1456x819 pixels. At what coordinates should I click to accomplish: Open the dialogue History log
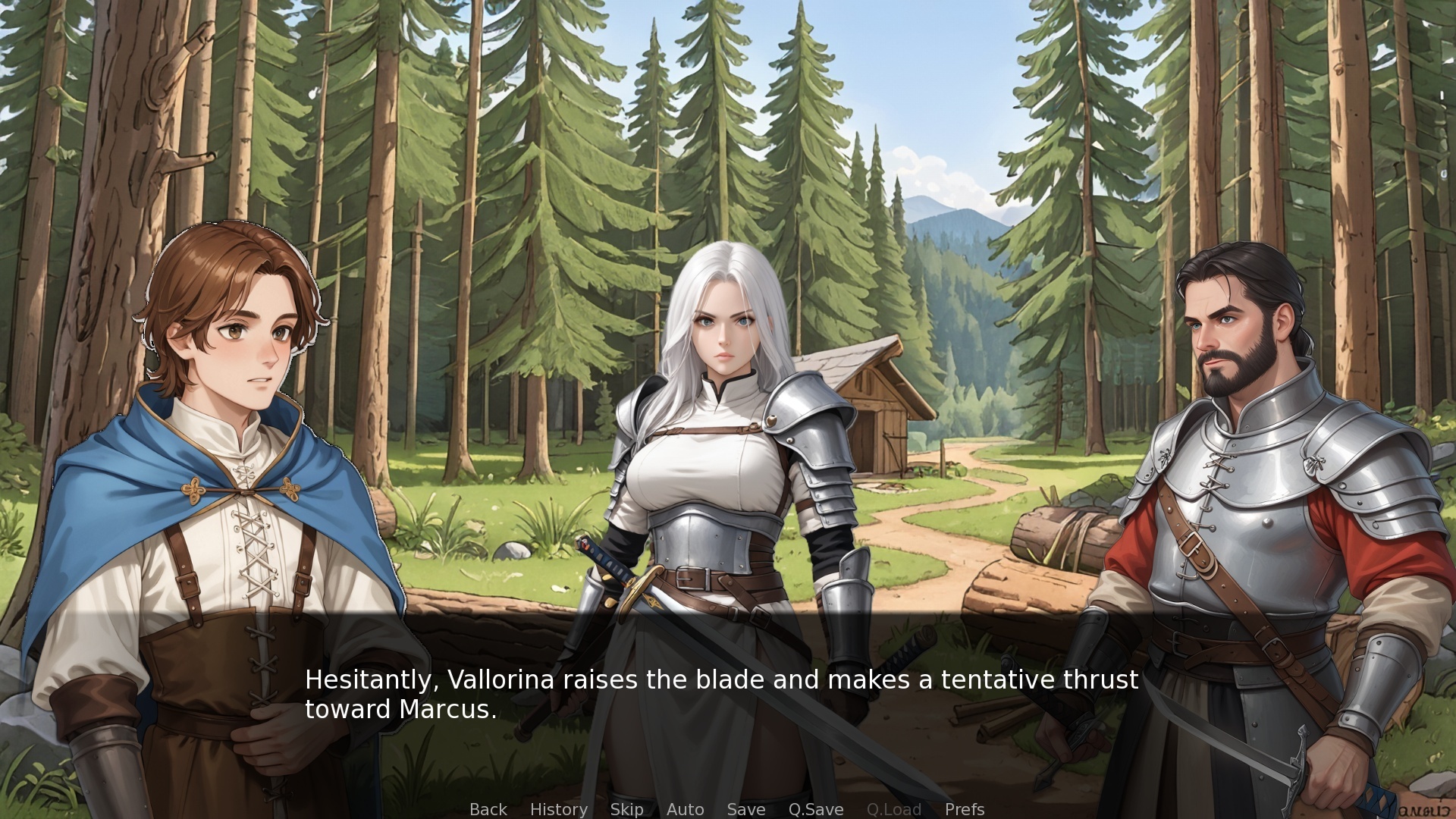559,809
